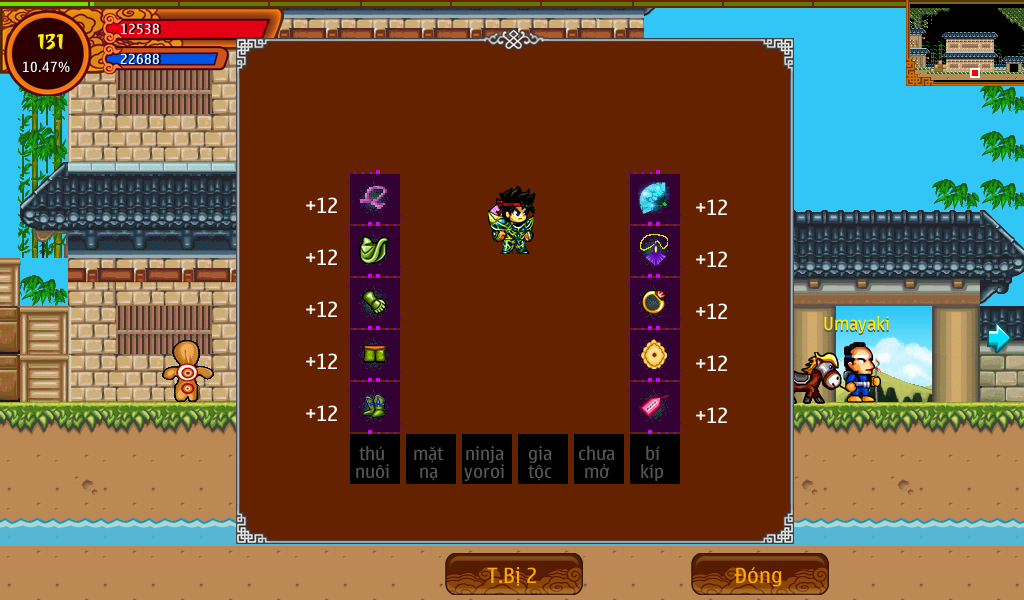This screenshot has width=1024, height=600.
Task: Click the golden jade pendant slot
Action: (655, 355)
